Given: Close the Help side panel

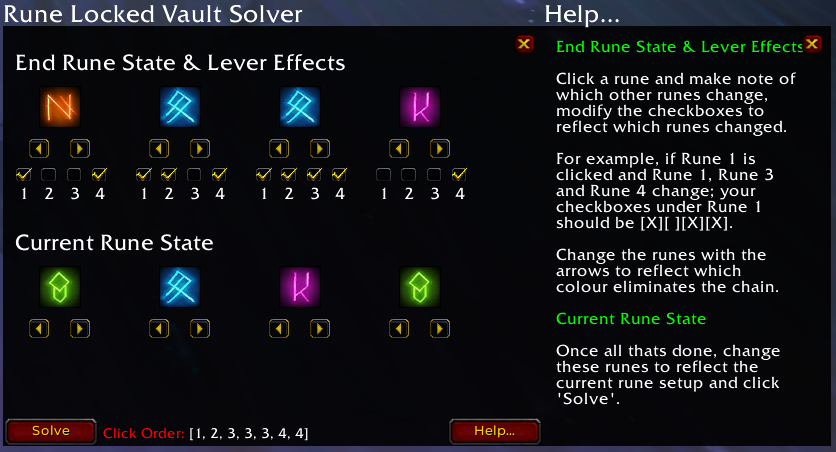Looking at the screenshot, I should 812,45.
